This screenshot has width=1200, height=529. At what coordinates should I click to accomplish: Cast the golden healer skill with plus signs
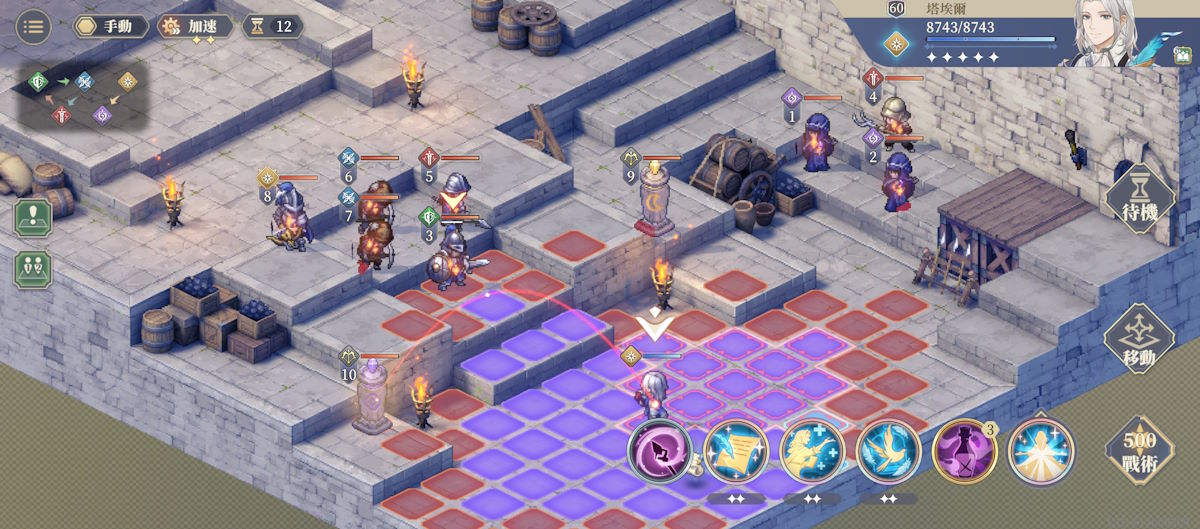click(812, 452)
